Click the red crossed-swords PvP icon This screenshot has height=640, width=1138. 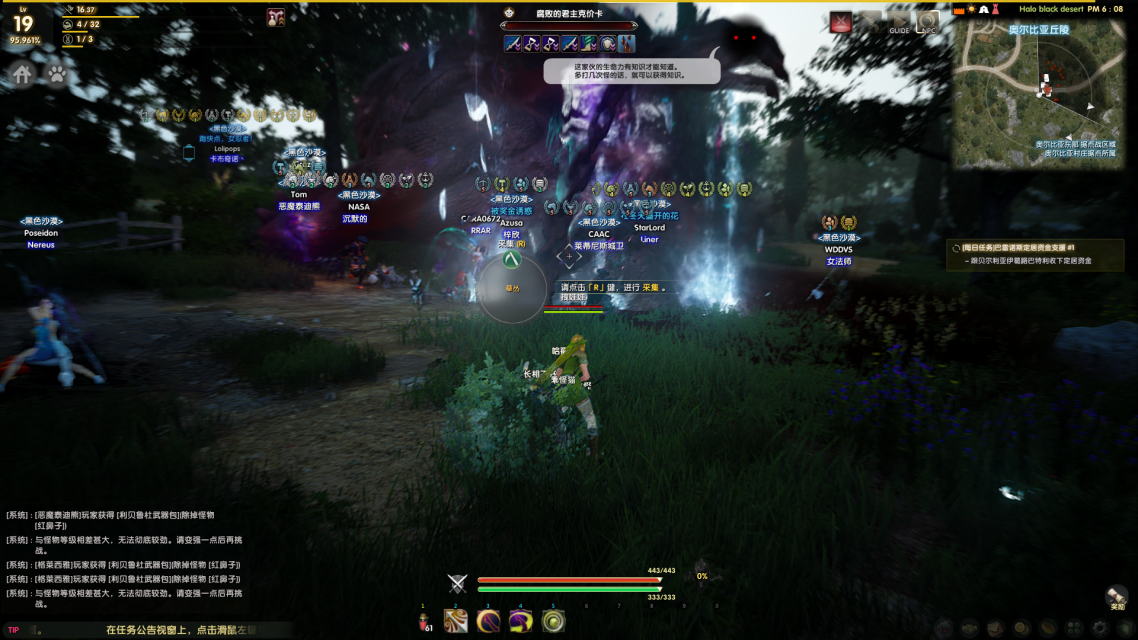click(842, 23)
